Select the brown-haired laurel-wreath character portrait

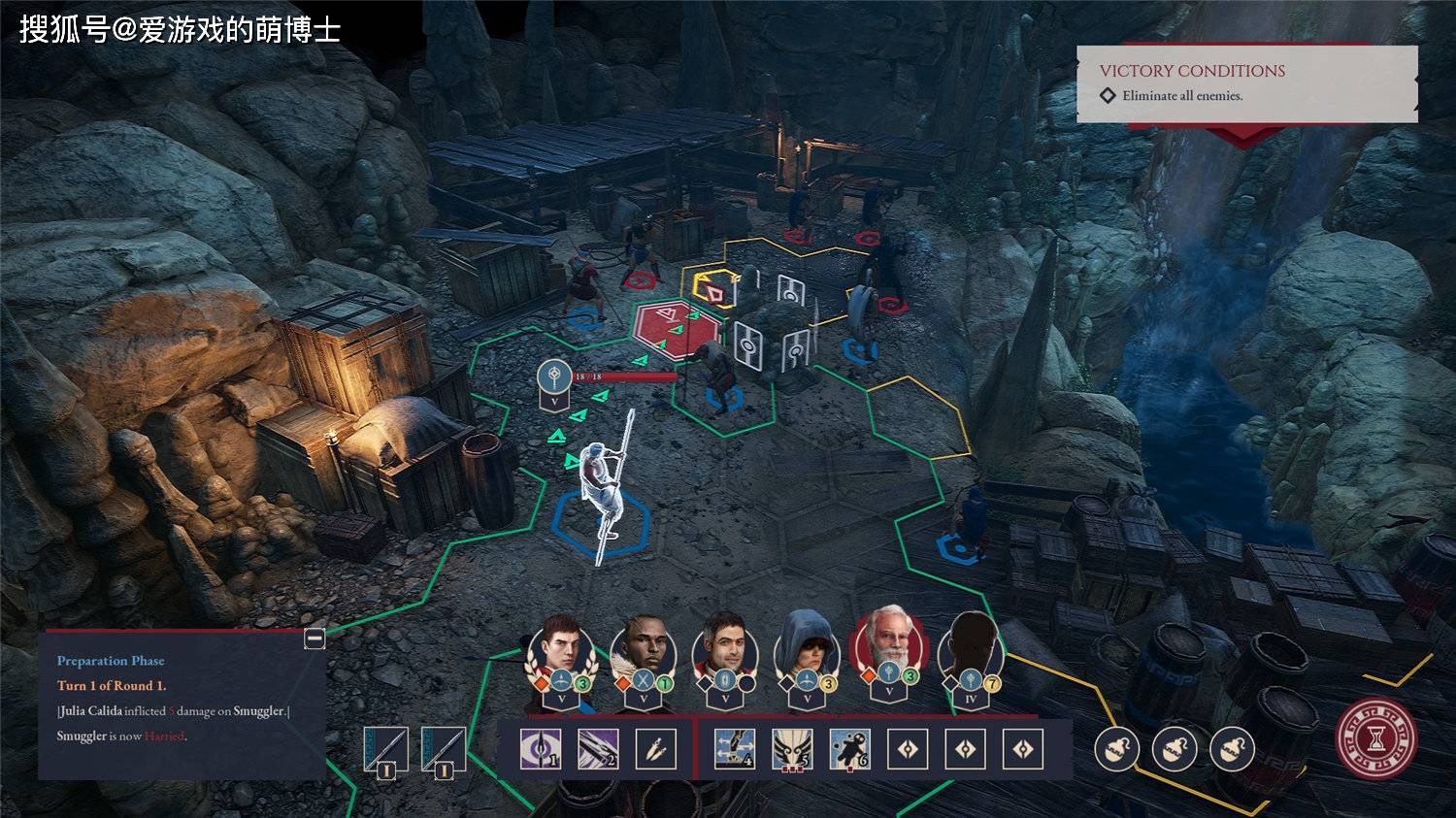tap(560, 648)
